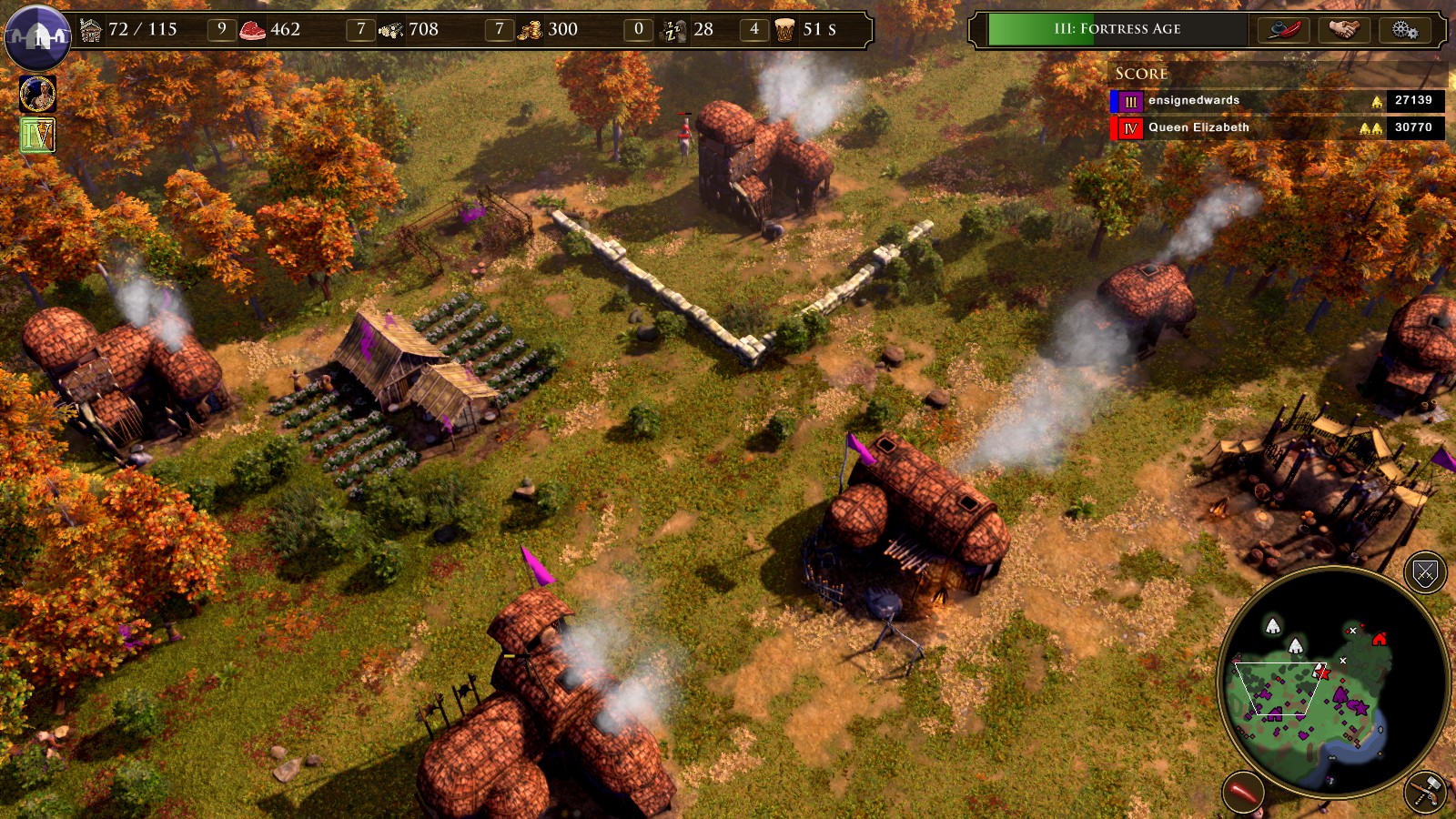Click the population house icon
Viewport: 1456px width, 819px height.
tap(91, 30)
